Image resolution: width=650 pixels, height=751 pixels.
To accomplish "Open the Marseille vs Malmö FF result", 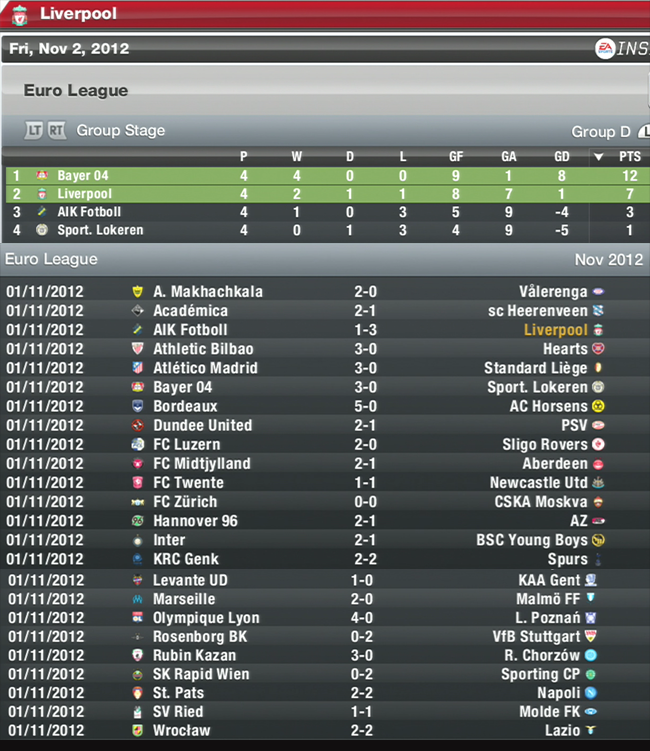I will tap(364, 599).
